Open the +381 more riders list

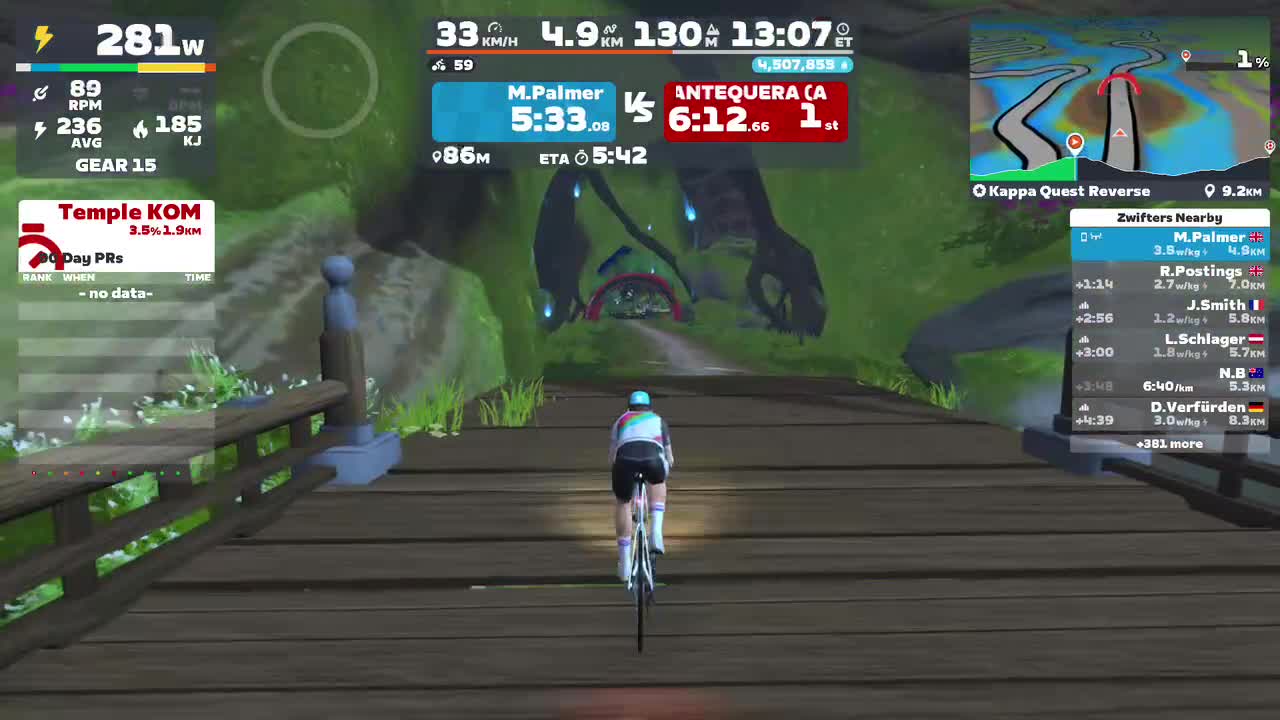pyautogui.click(x=1169, y=443)
